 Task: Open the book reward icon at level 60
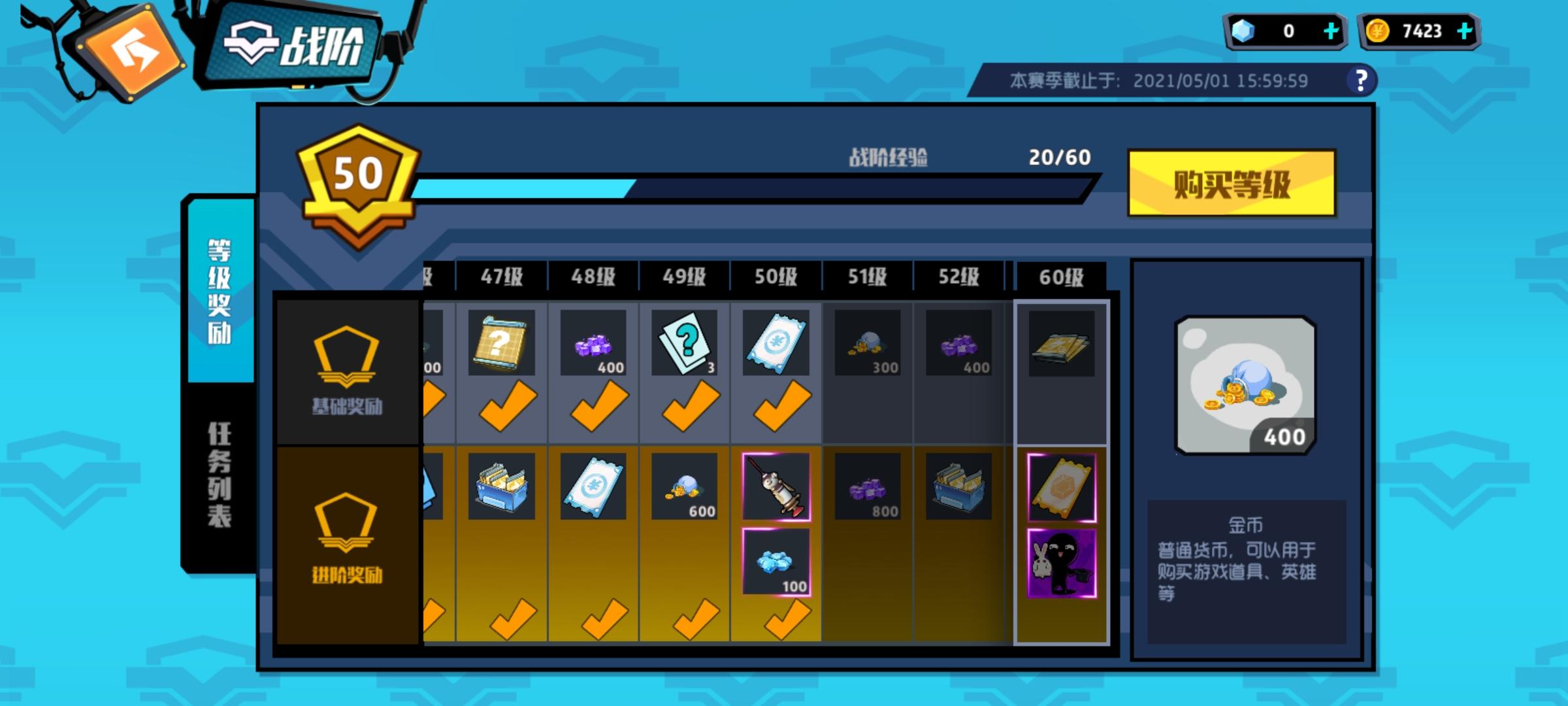click(1060, 342)
